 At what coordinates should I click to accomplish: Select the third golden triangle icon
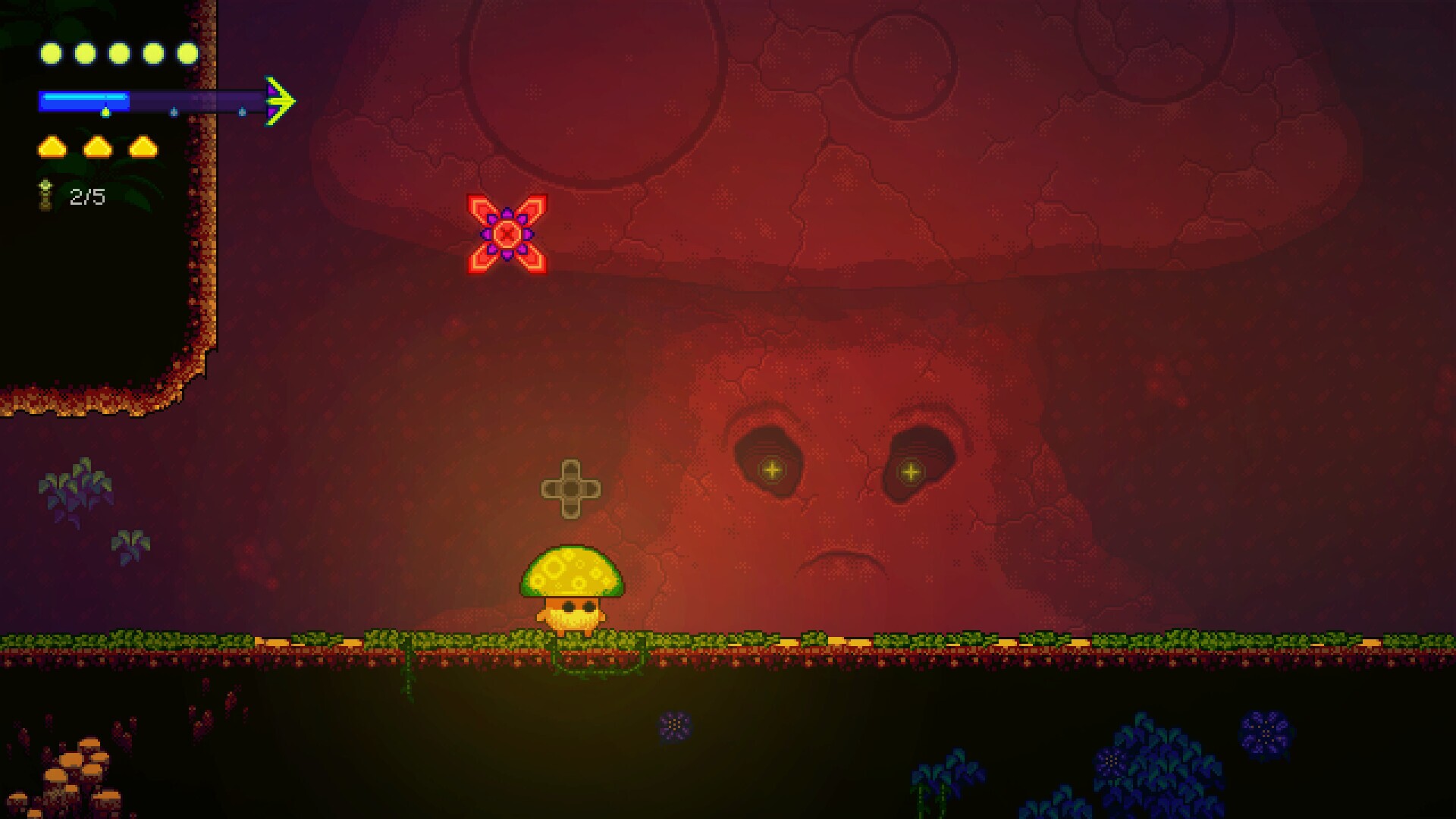(144, 146)
